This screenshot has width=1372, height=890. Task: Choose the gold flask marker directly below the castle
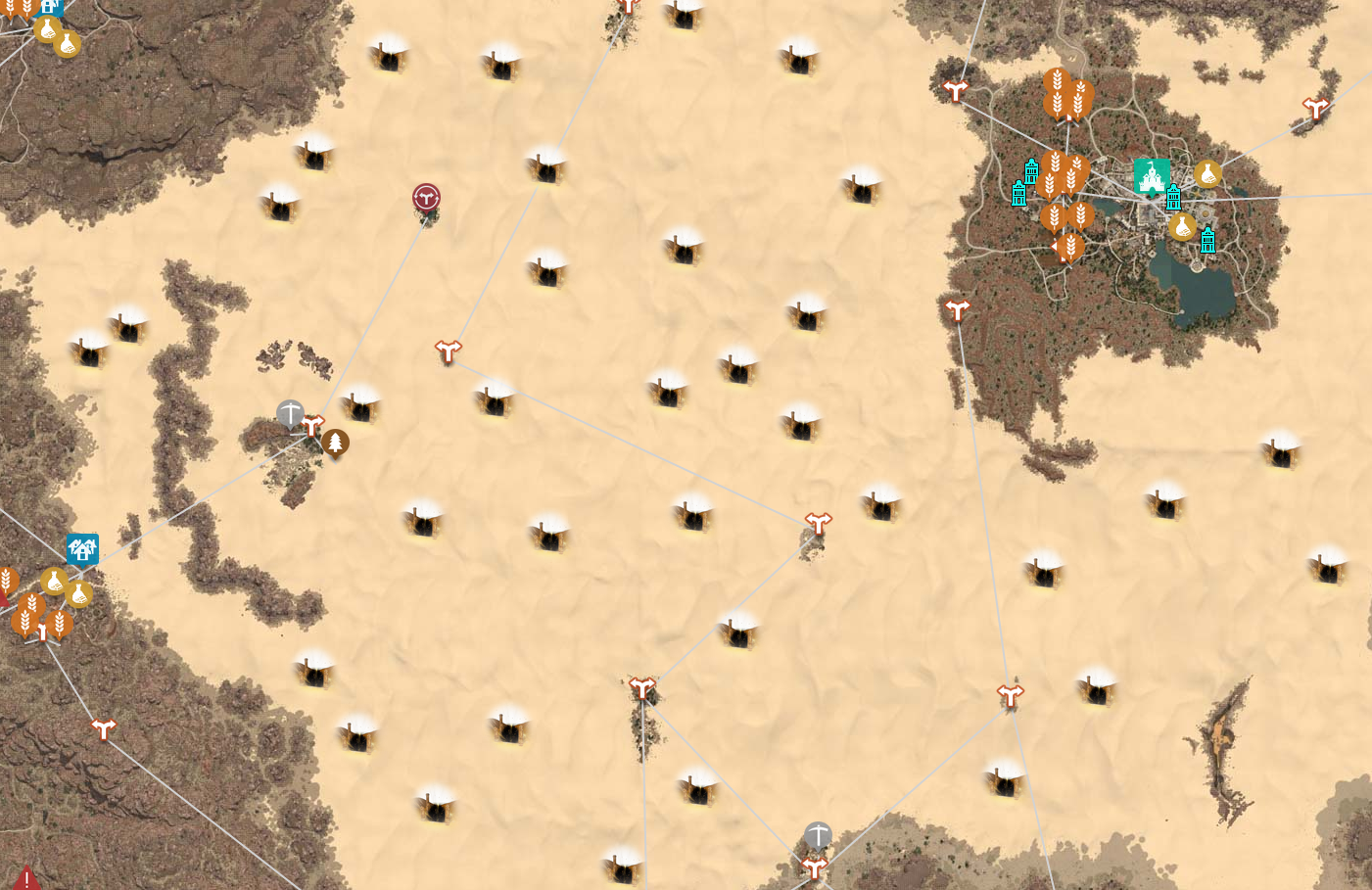[1182, 227]
